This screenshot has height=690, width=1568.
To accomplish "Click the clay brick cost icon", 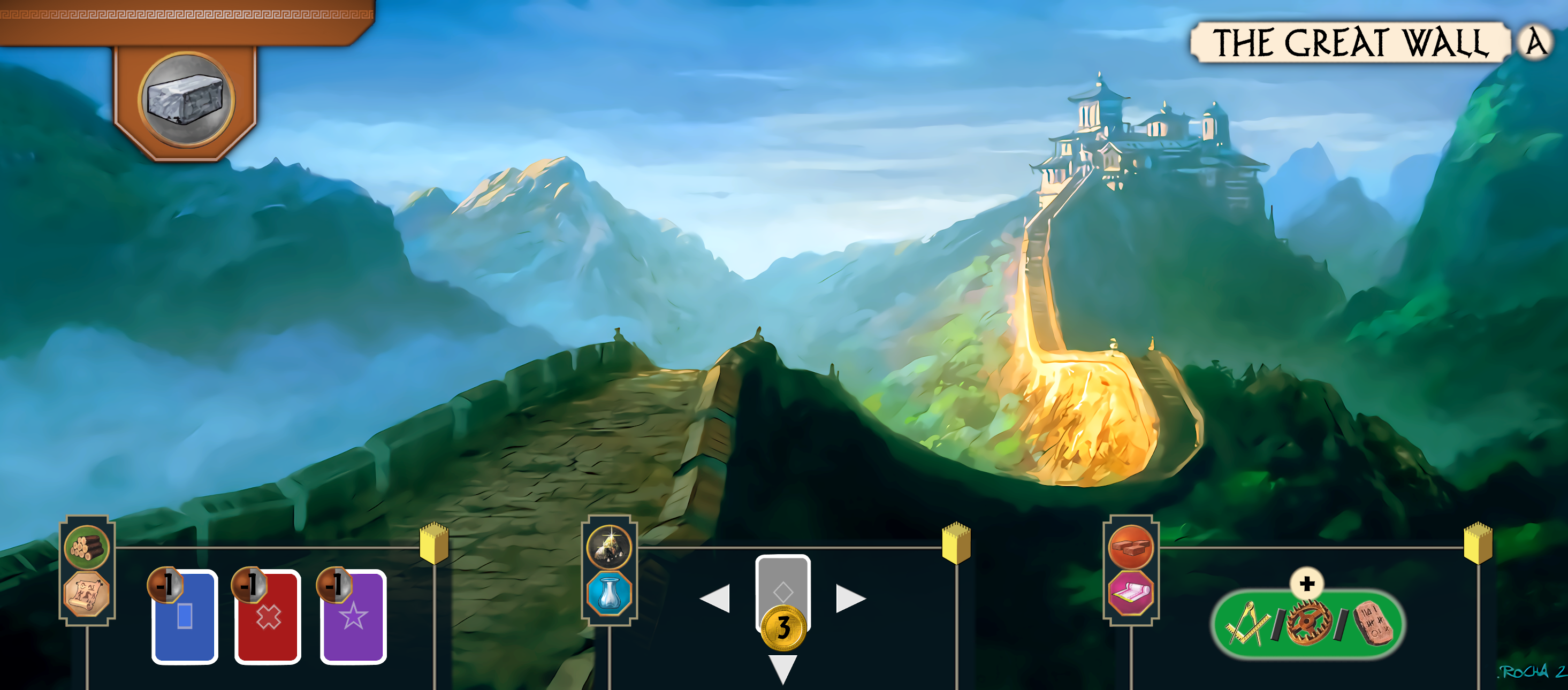I will pos(1130,547).
